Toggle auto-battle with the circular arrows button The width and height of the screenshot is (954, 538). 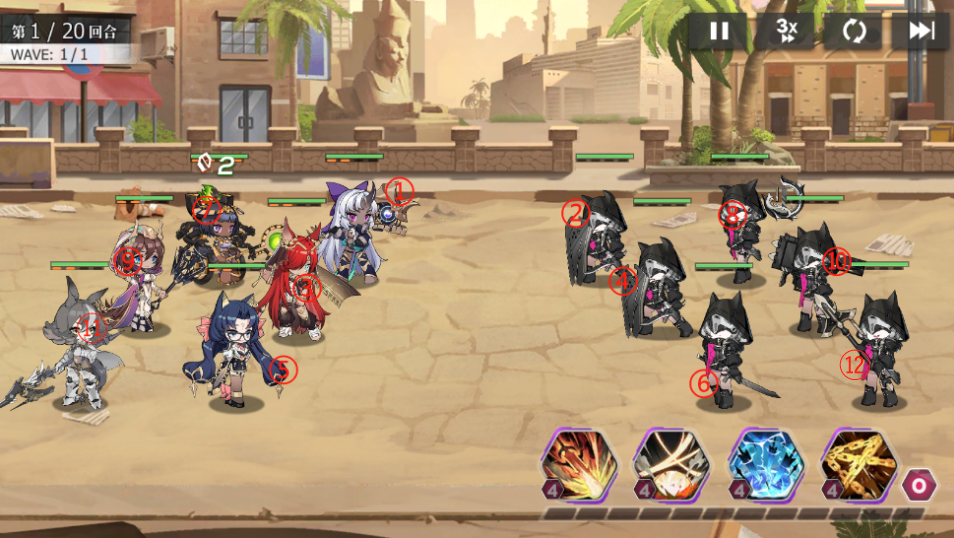click(853, 31)
